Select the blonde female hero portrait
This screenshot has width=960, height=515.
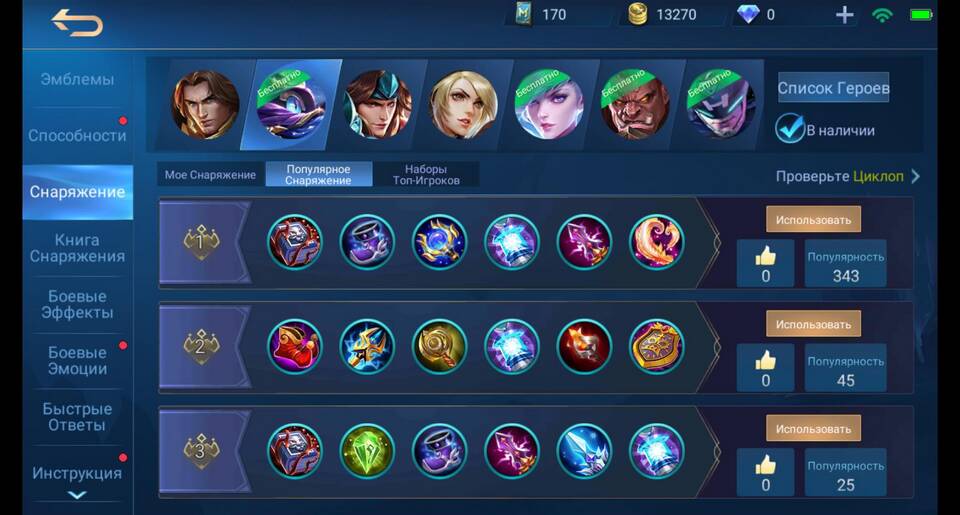coord(463,104)
